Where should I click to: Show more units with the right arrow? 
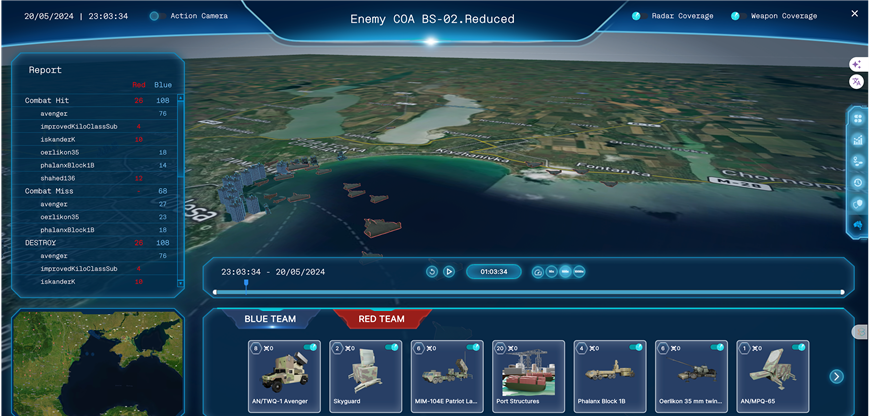coord(837,377)
